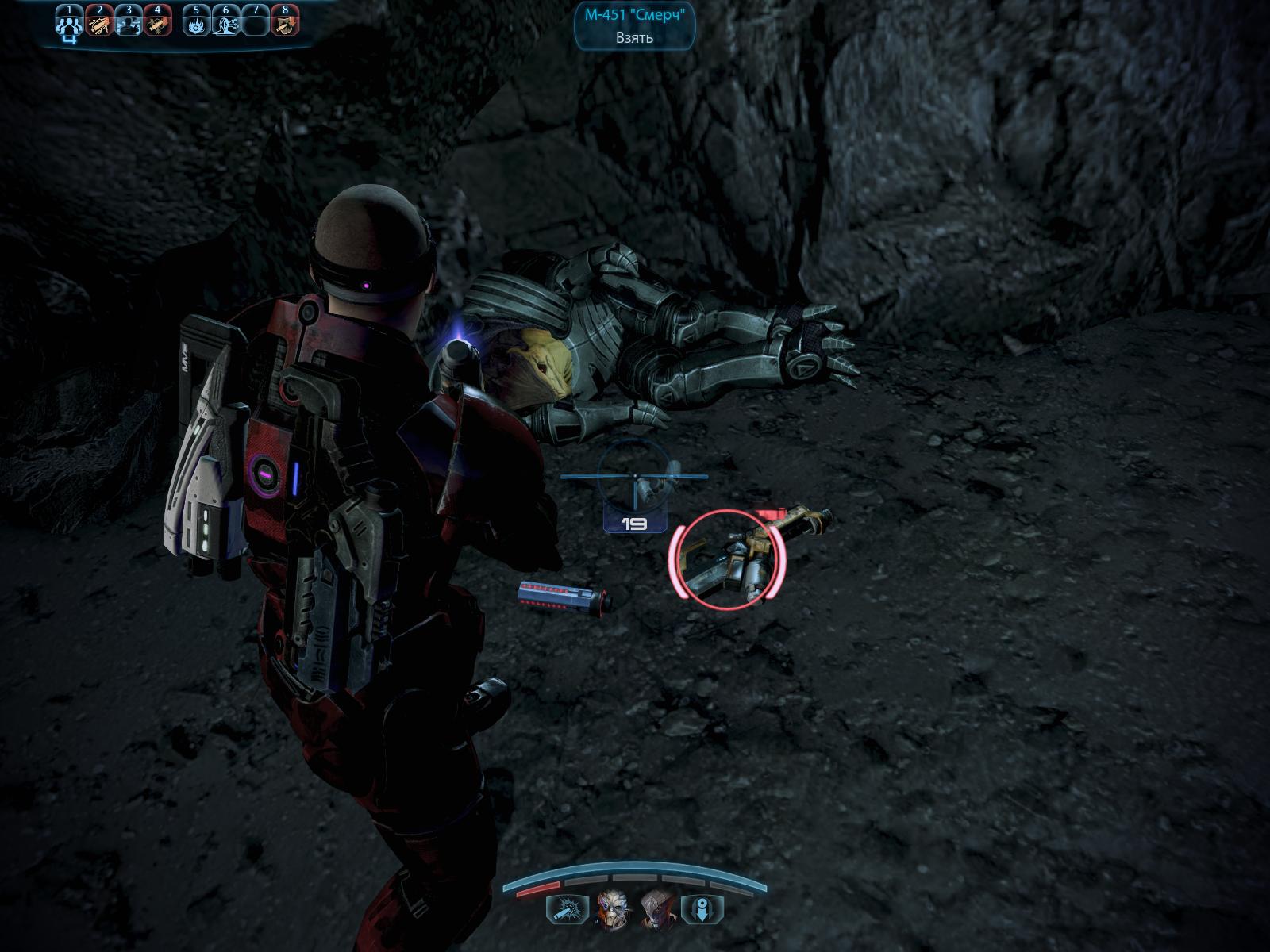This screenshot has width=1270, height=952.
Task: Select the squad icon in slot 1
Action: [x=68, y=23]
